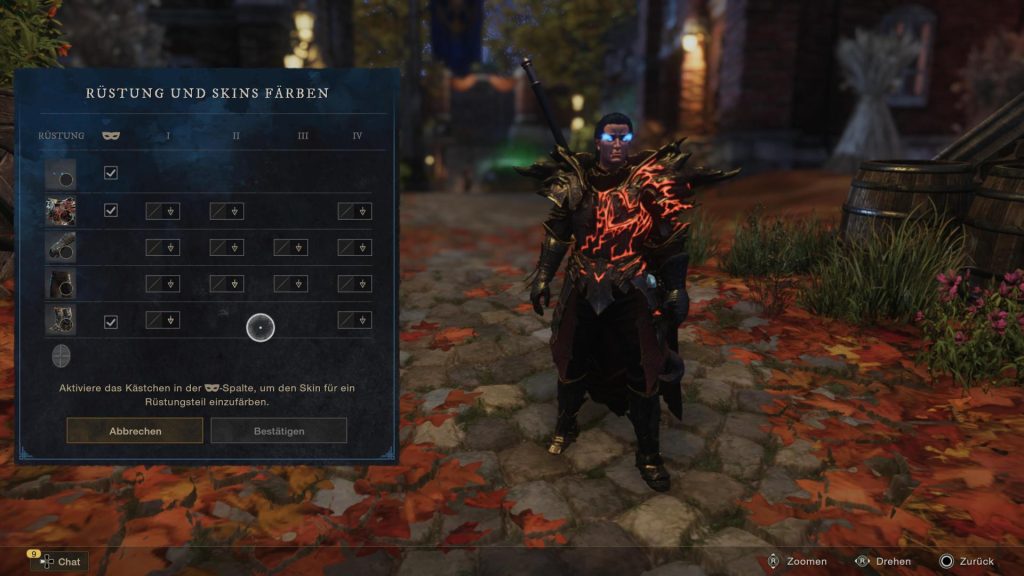The height and width of the screenshot is (576, 1024).
Task: Click the Abbrechen button
Action: [x=135, y=431]
